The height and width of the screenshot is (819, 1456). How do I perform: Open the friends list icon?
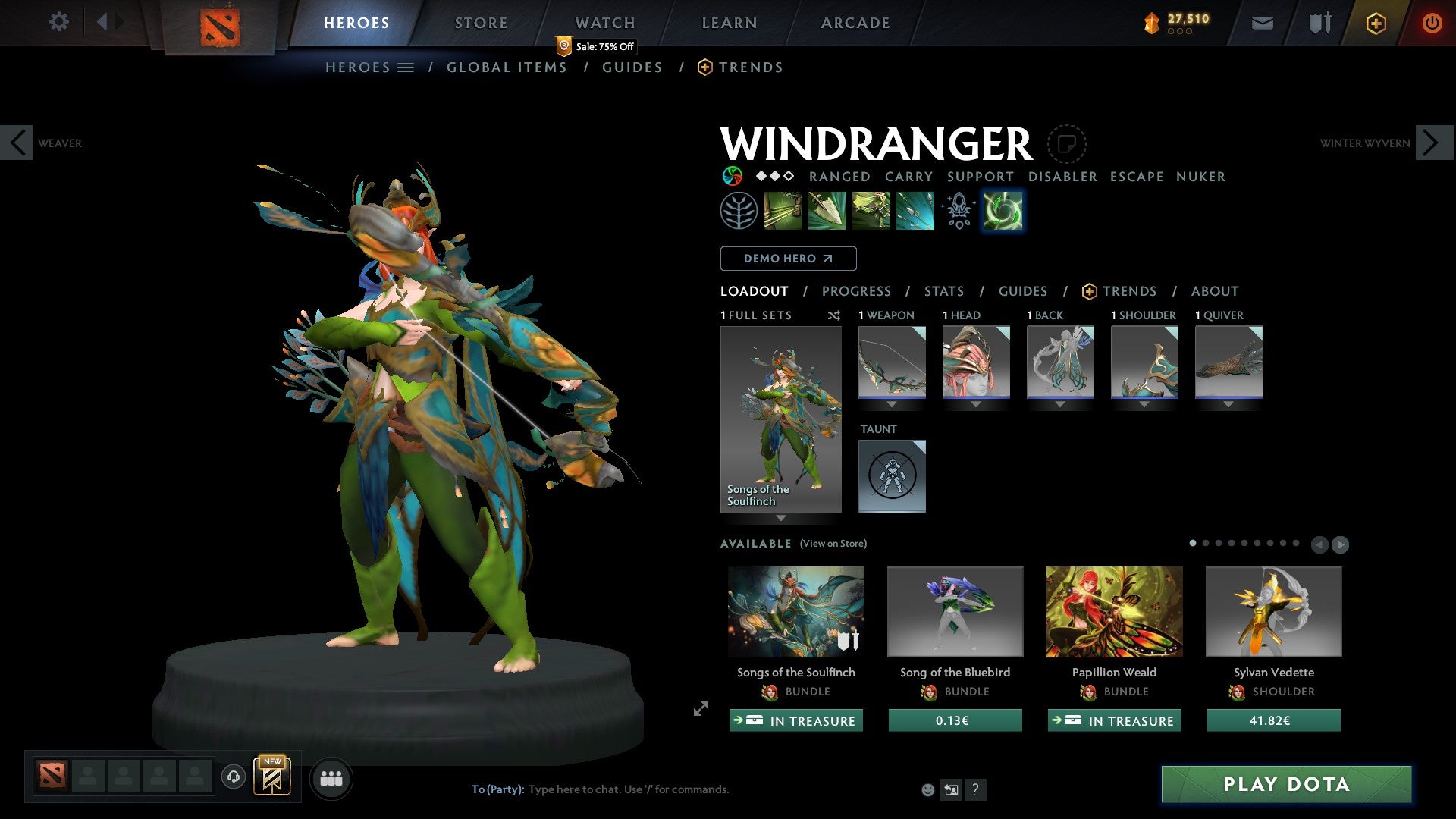point(331,778)
